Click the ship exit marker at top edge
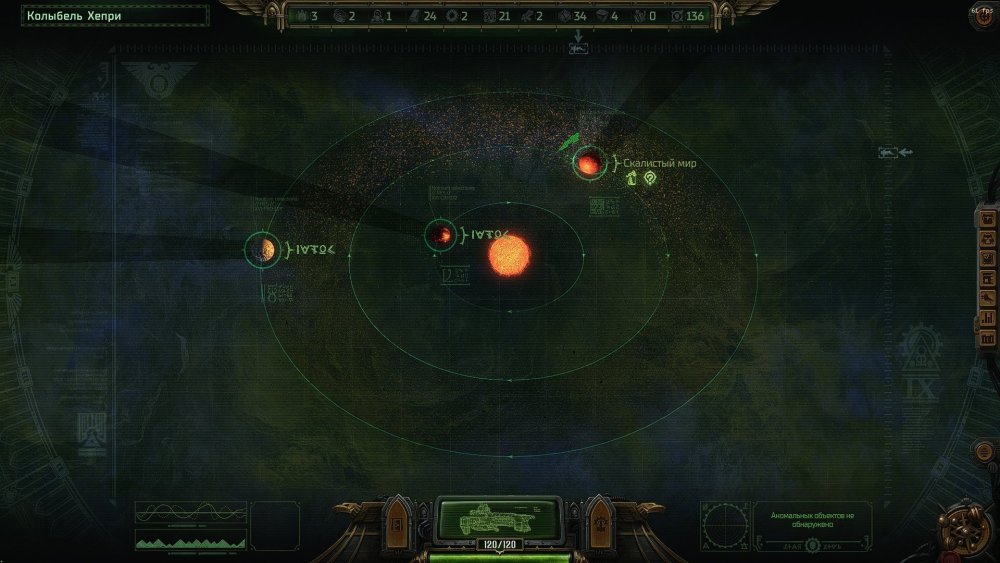The height and width of the screenshot is (563, 1000). click(x=578, y=46)
